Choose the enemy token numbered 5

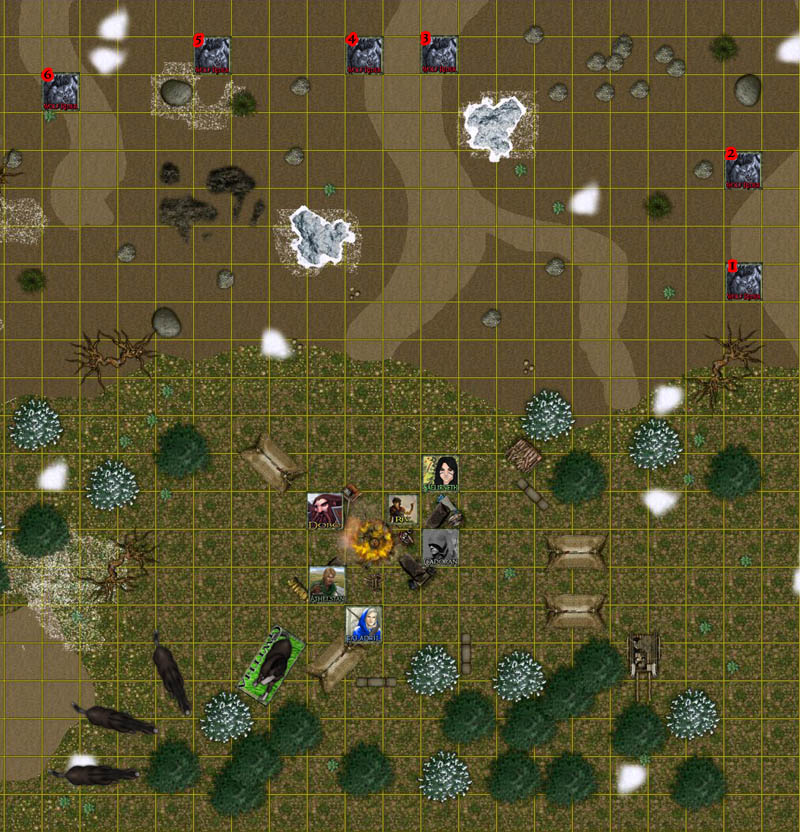click(212, 55)
